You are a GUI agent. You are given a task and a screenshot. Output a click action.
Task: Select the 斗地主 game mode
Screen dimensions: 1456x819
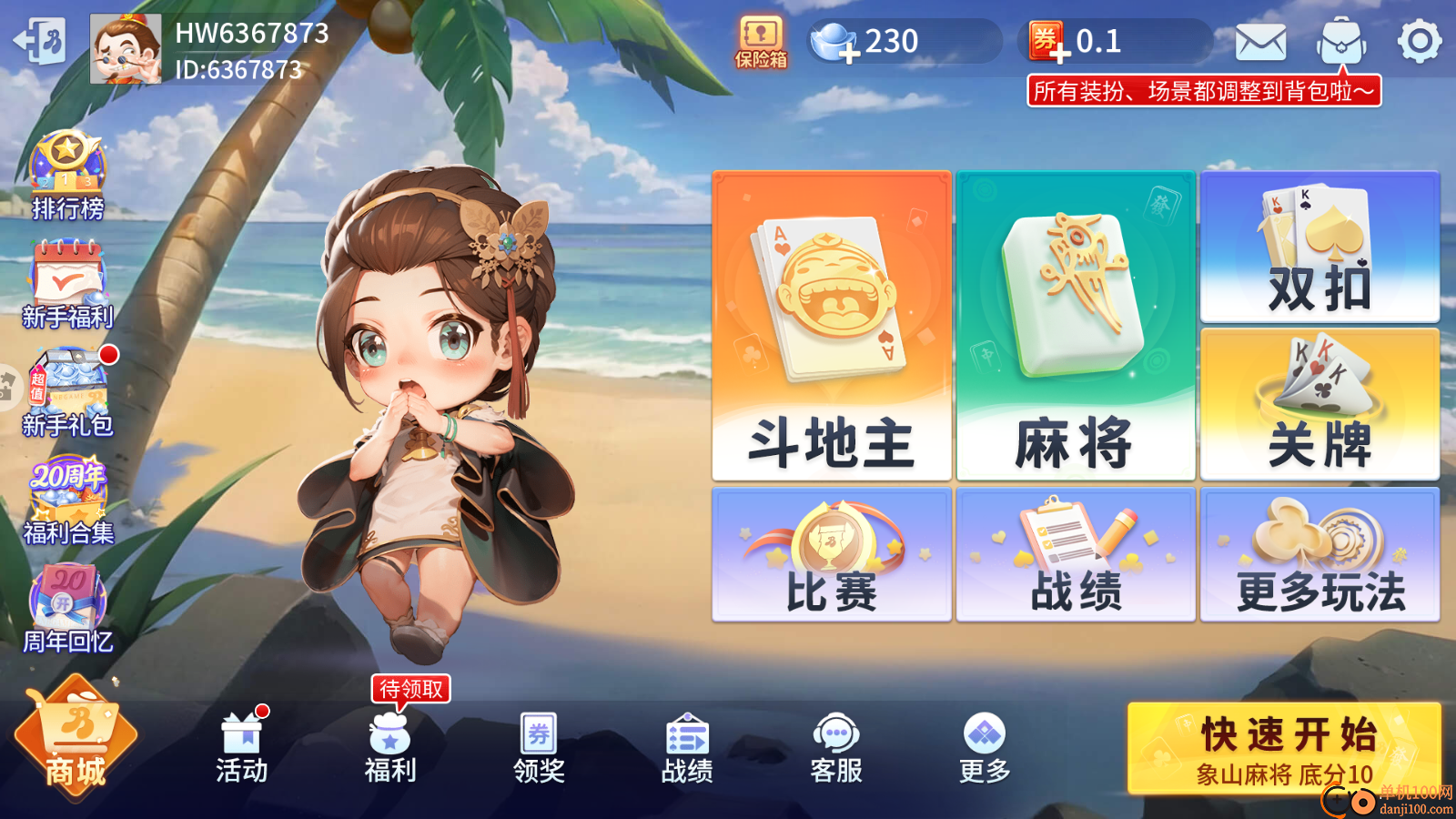click(x=831, y=323)
